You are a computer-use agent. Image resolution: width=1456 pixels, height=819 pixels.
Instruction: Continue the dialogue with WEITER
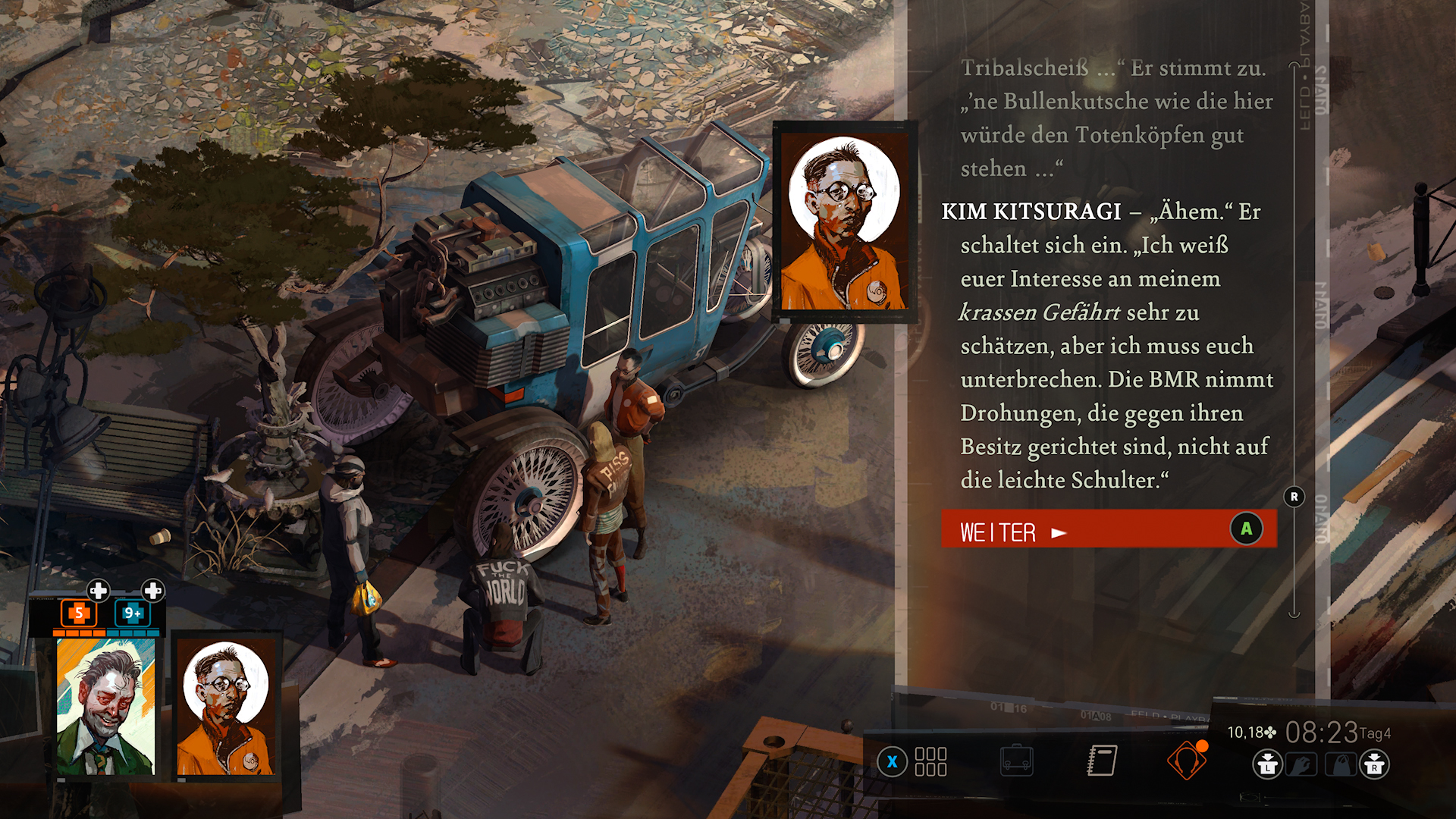1108,530
